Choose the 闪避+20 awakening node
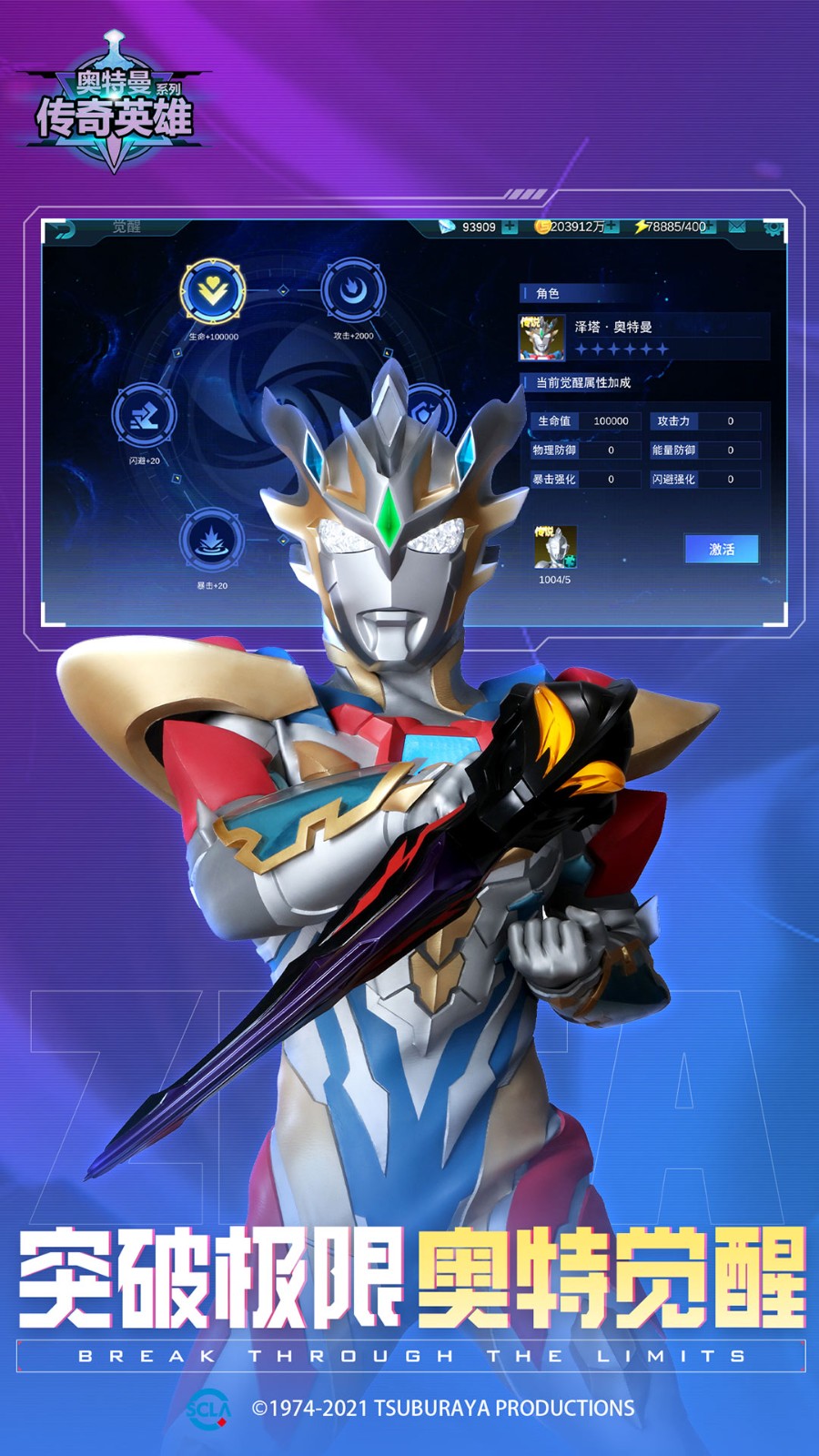Image resolution: width=819 pixels, height=1456 pixels. [x=144, y=416]
